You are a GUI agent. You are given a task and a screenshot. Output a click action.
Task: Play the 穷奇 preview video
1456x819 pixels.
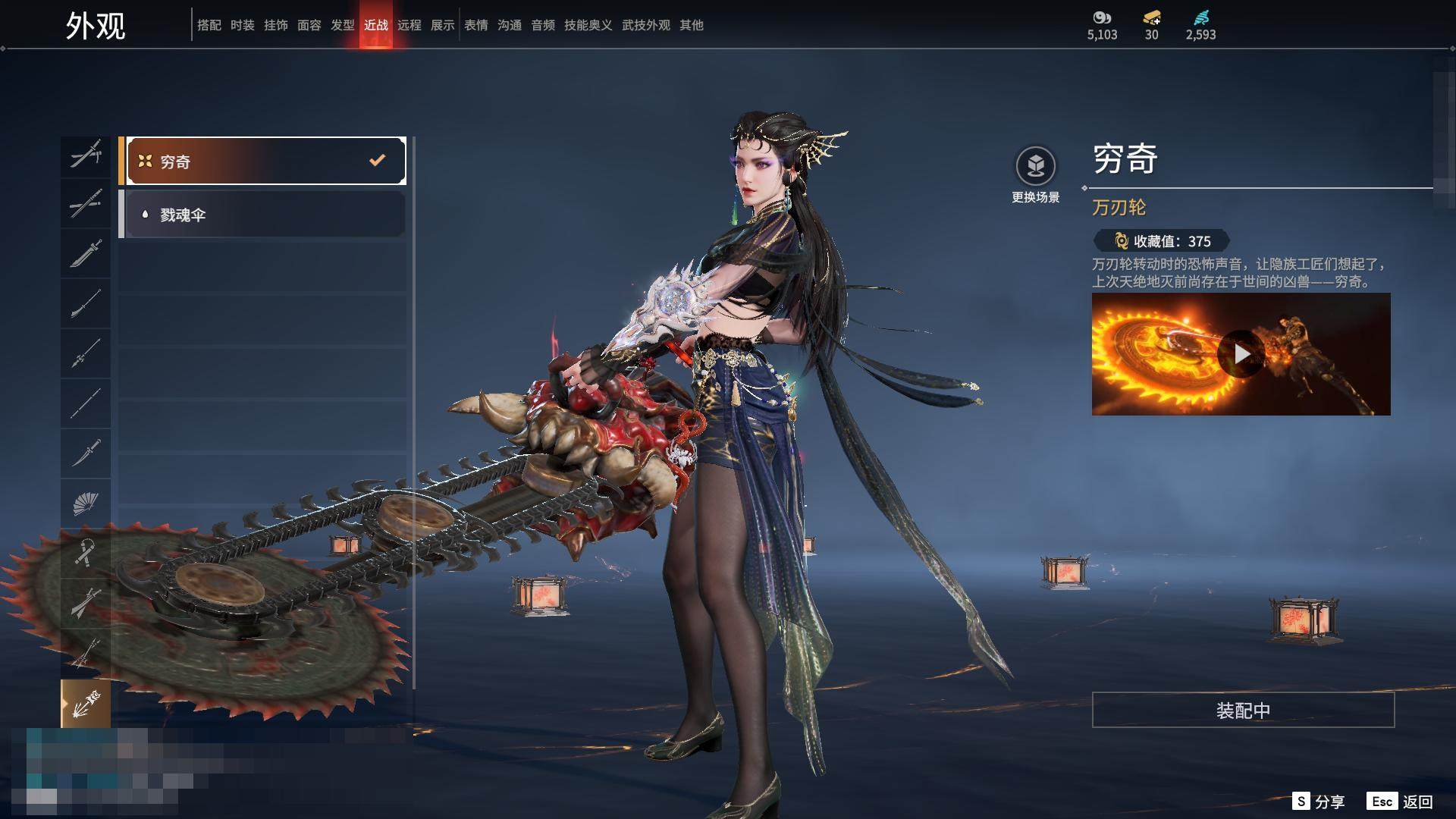click(1241, 354)
